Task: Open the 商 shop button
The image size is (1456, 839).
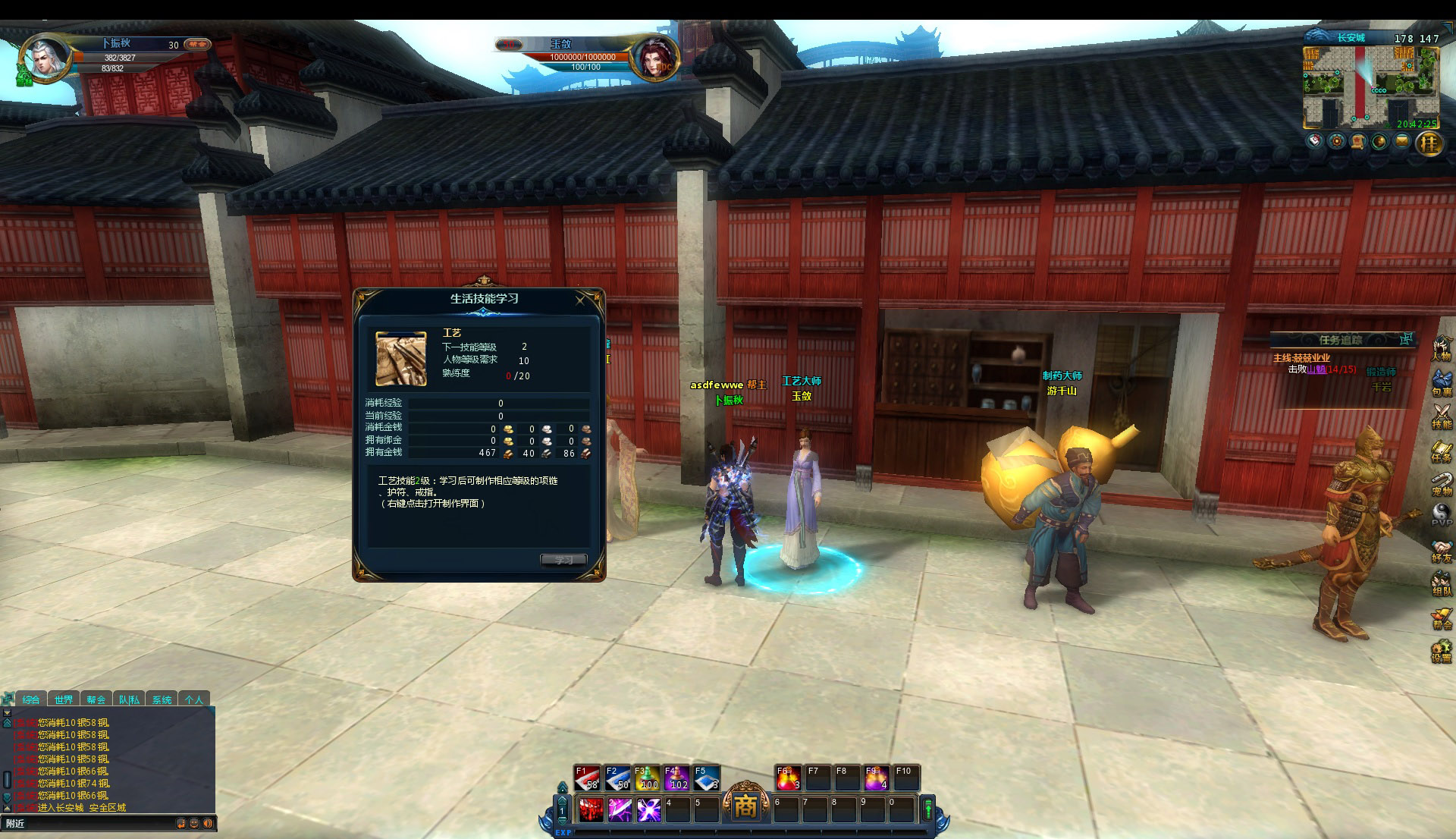Action: point(745,807)
